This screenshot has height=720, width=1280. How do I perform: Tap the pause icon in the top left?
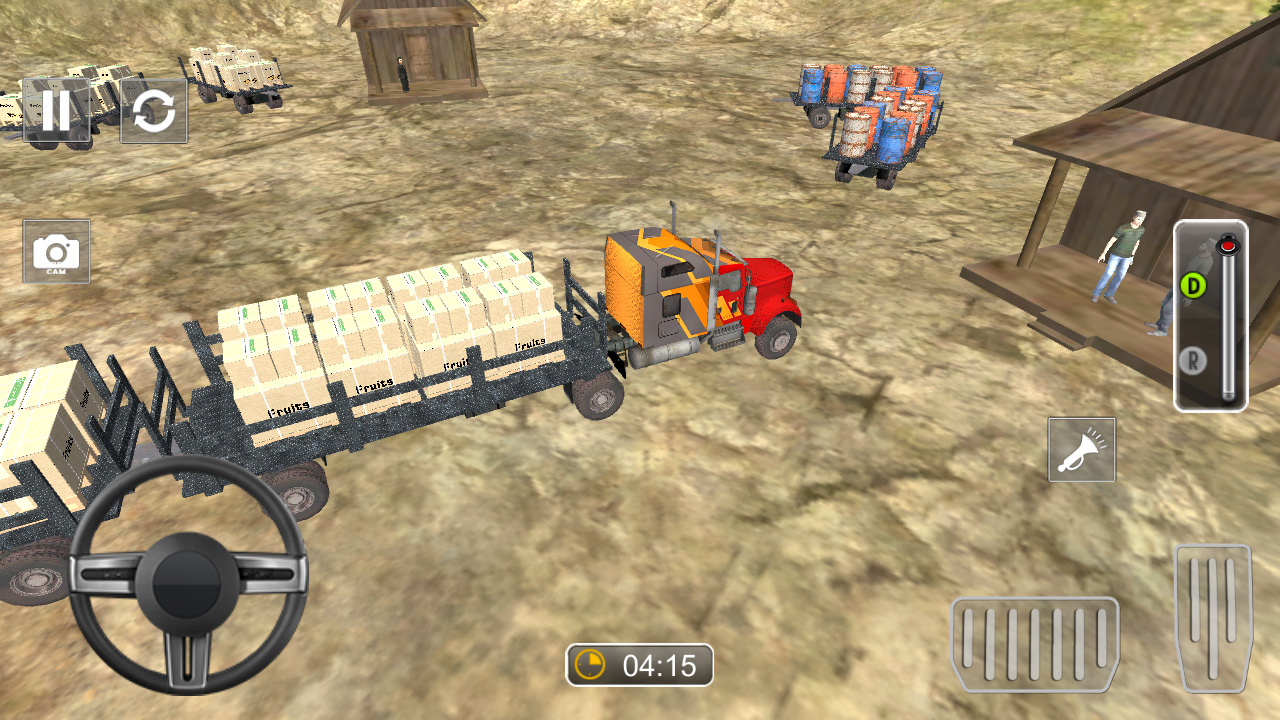coord(57,112)
